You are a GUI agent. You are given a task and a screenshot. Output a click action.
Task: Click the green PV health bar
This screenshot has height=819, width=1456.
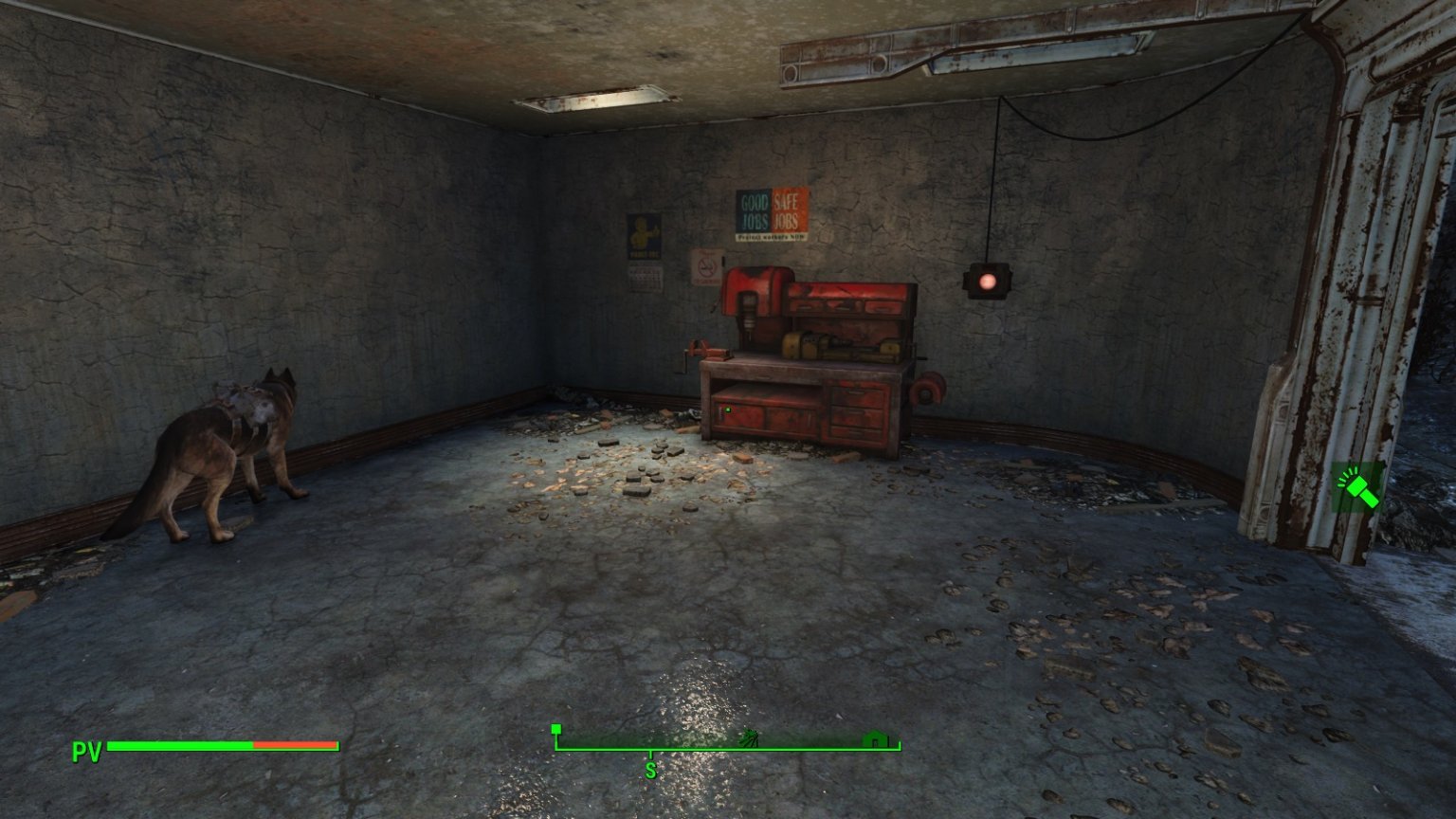pos(180,747)
